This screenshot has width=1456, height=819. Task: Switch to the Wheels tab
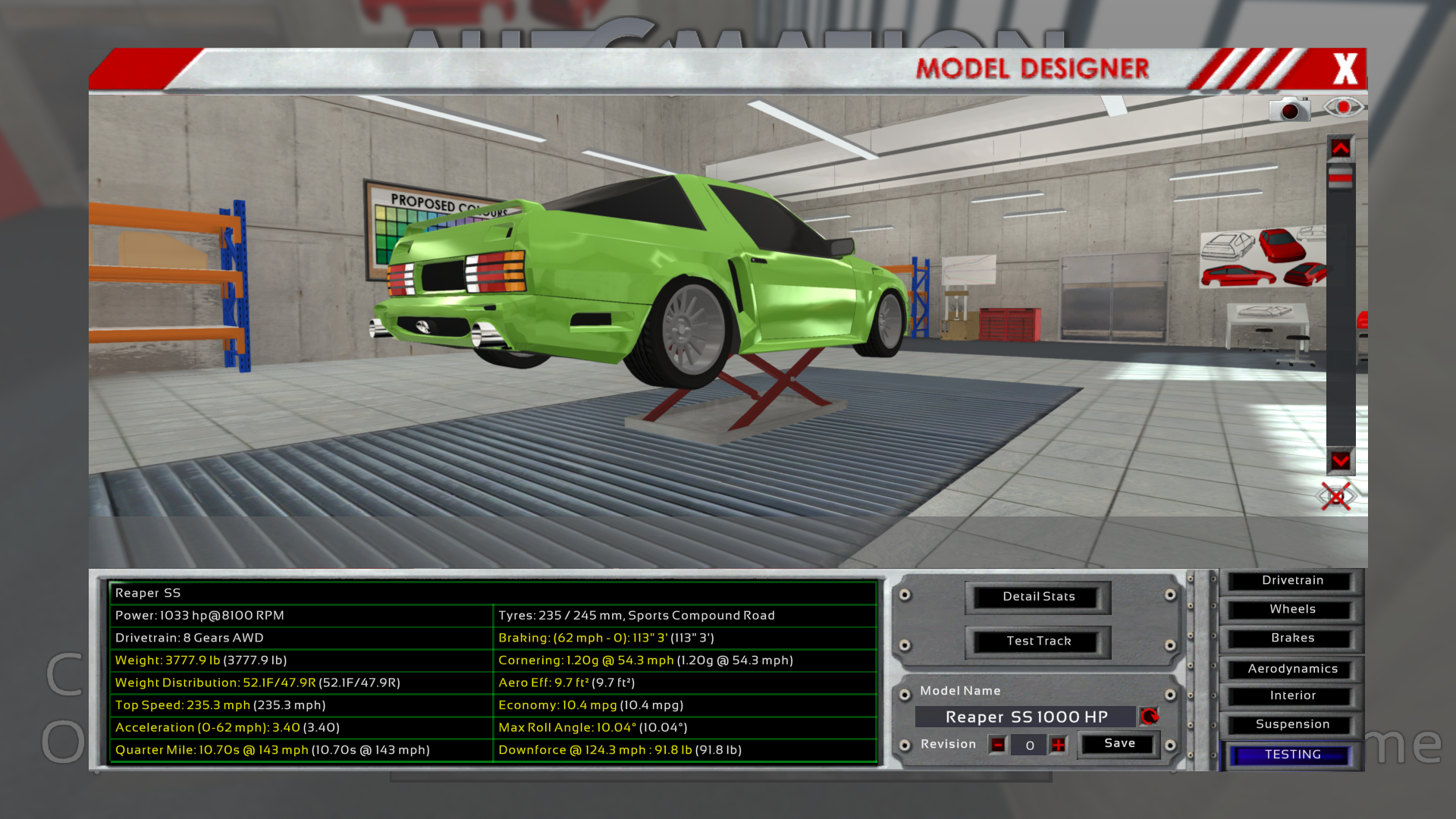(1292, 610)
